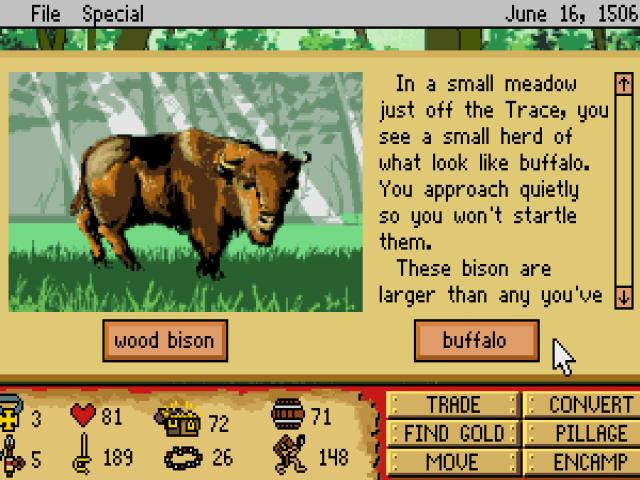Image resolution: width=640 pixels, height=480 pixels.
Task: Click the text scroll down arrow
Action: click(x=623, y=296)
